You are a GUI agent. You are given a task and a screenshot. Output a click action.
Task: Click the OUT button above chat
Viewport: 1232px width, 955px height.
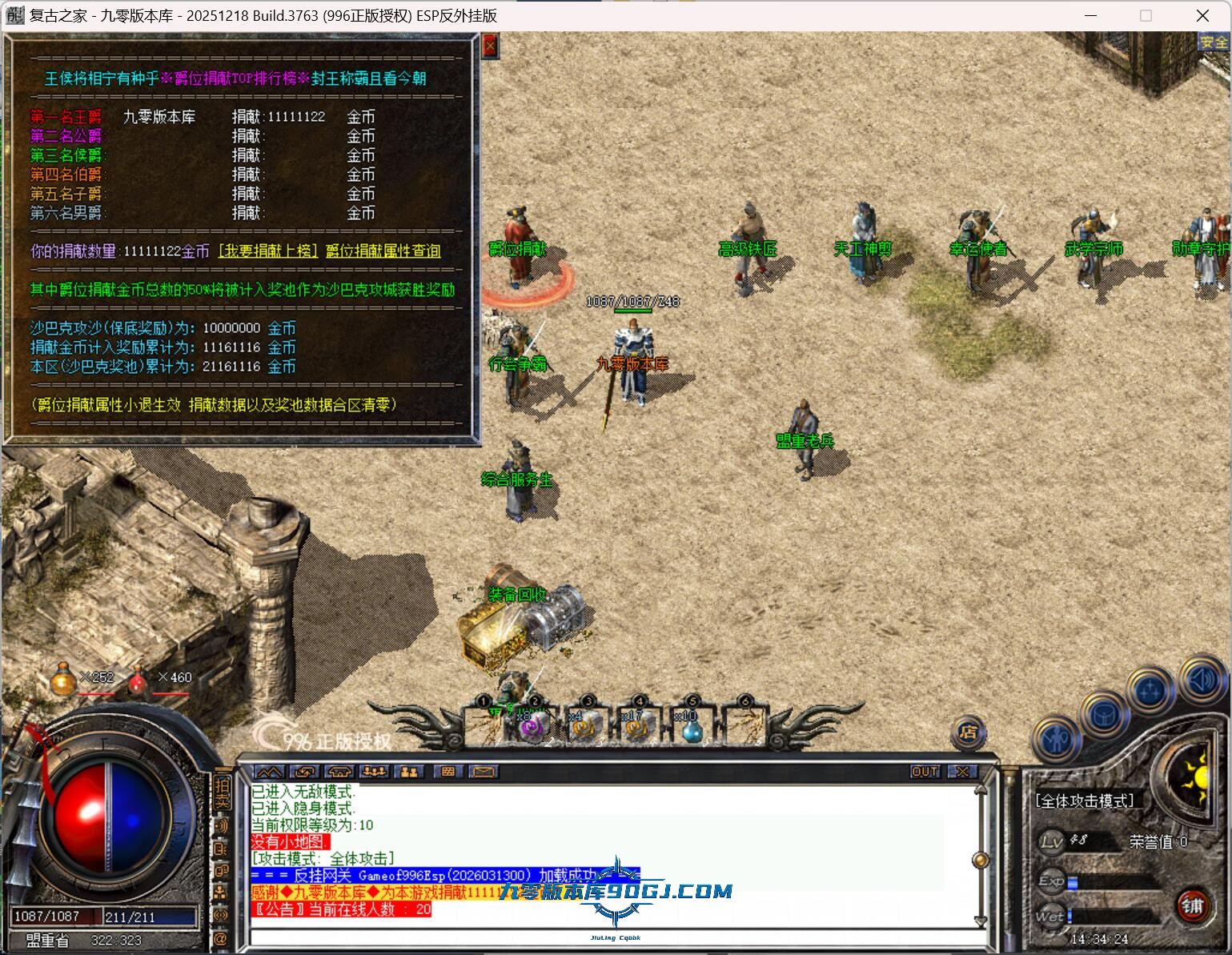pyautogui.click(x=925, y=772)
